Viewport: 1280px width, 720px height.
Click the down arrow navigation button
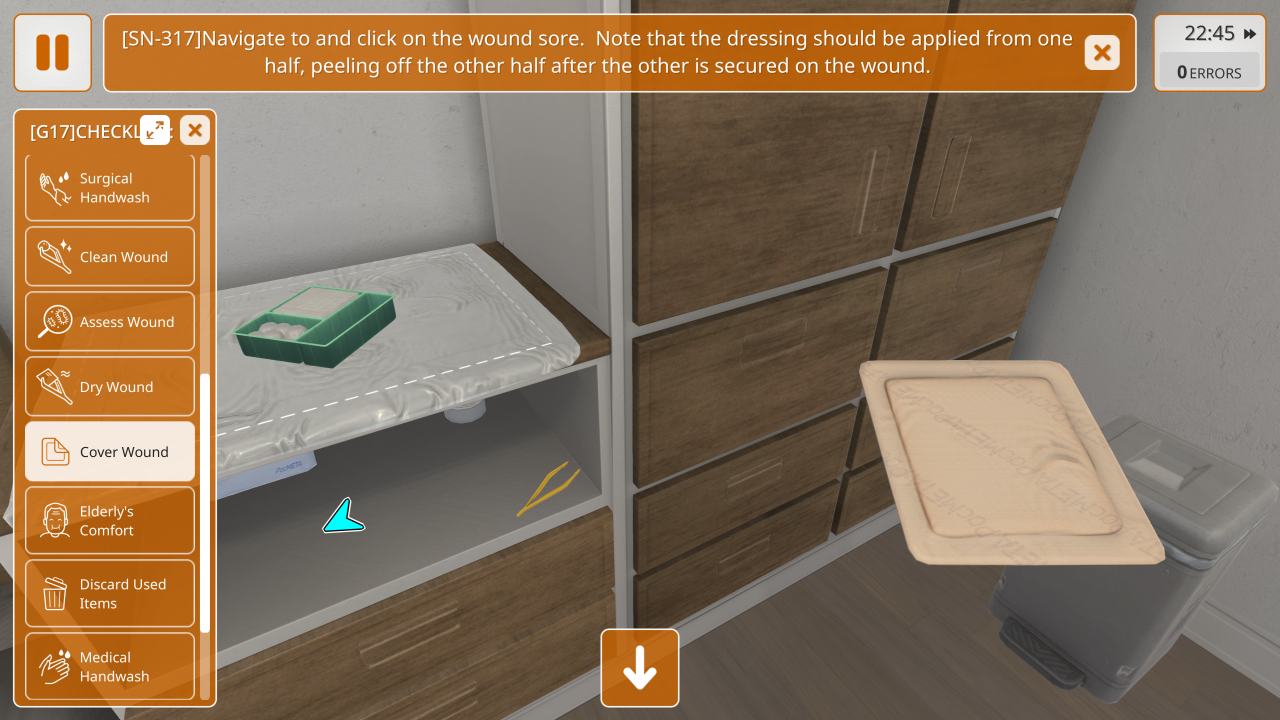(x=640, y=668)
